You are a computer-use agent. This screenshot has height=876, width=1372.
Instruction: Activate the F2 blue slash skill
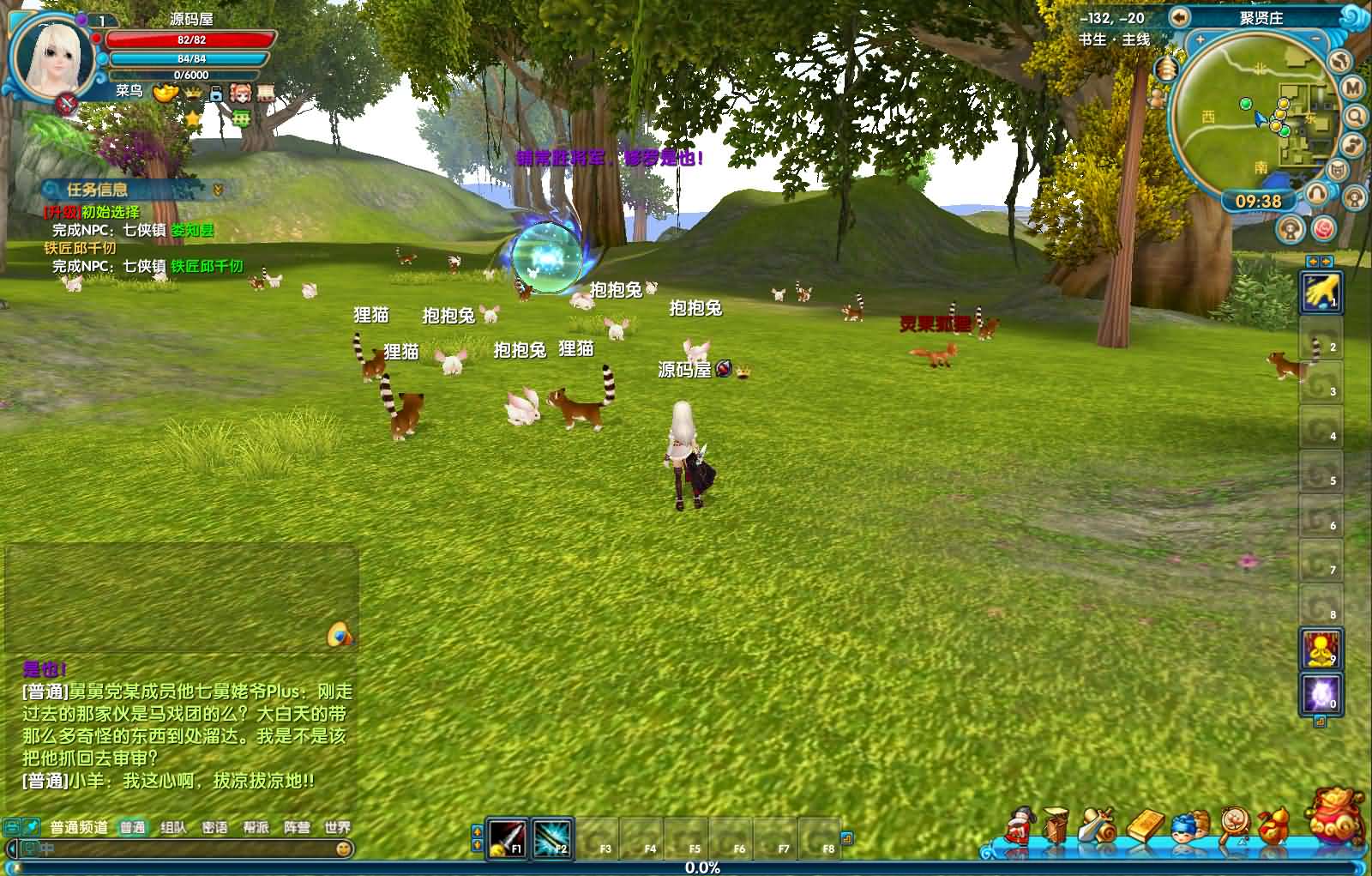coord(551,838)
